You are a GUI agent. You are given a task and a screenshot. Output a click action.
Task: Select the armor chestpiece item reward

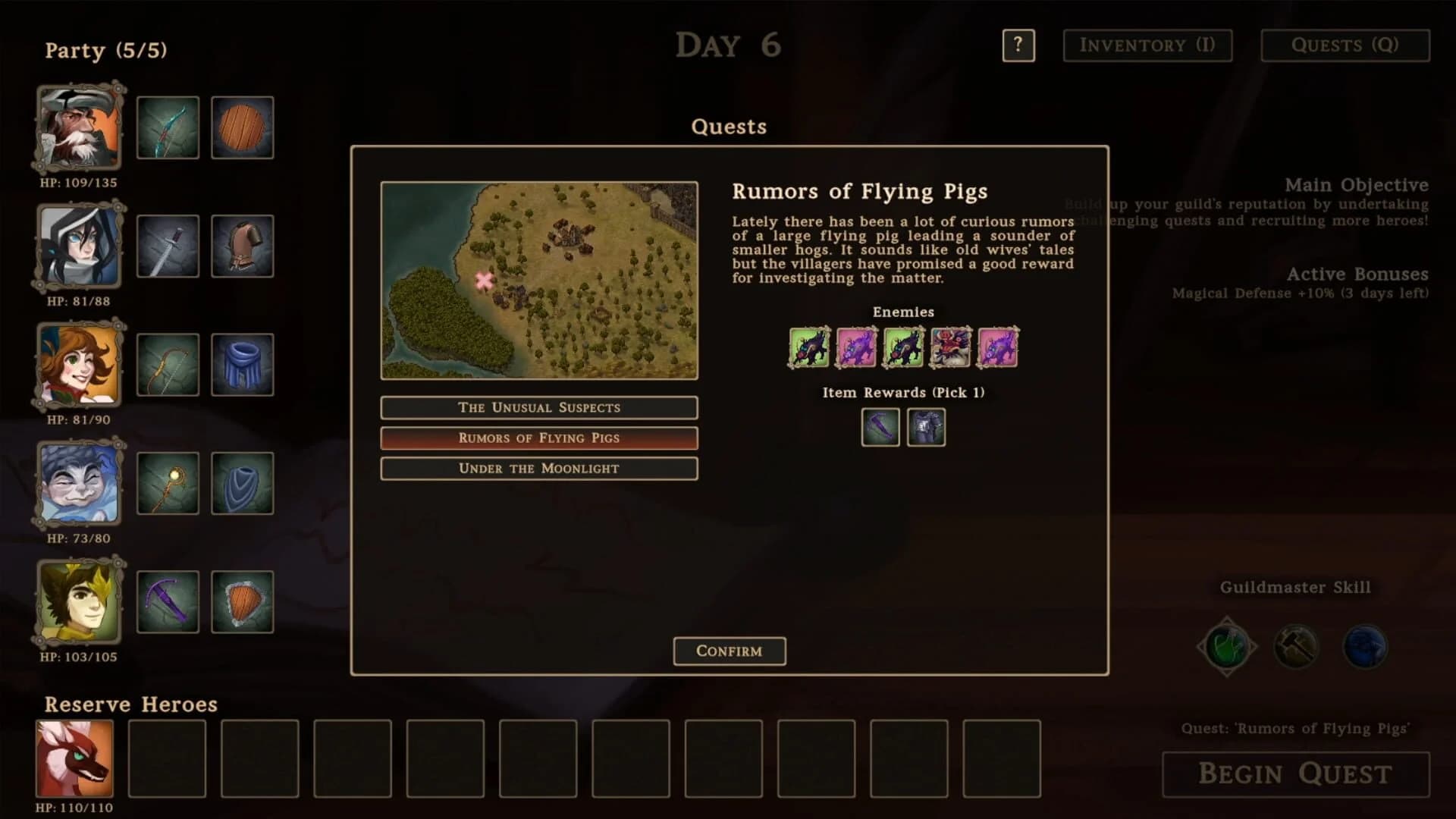(926, 427)
